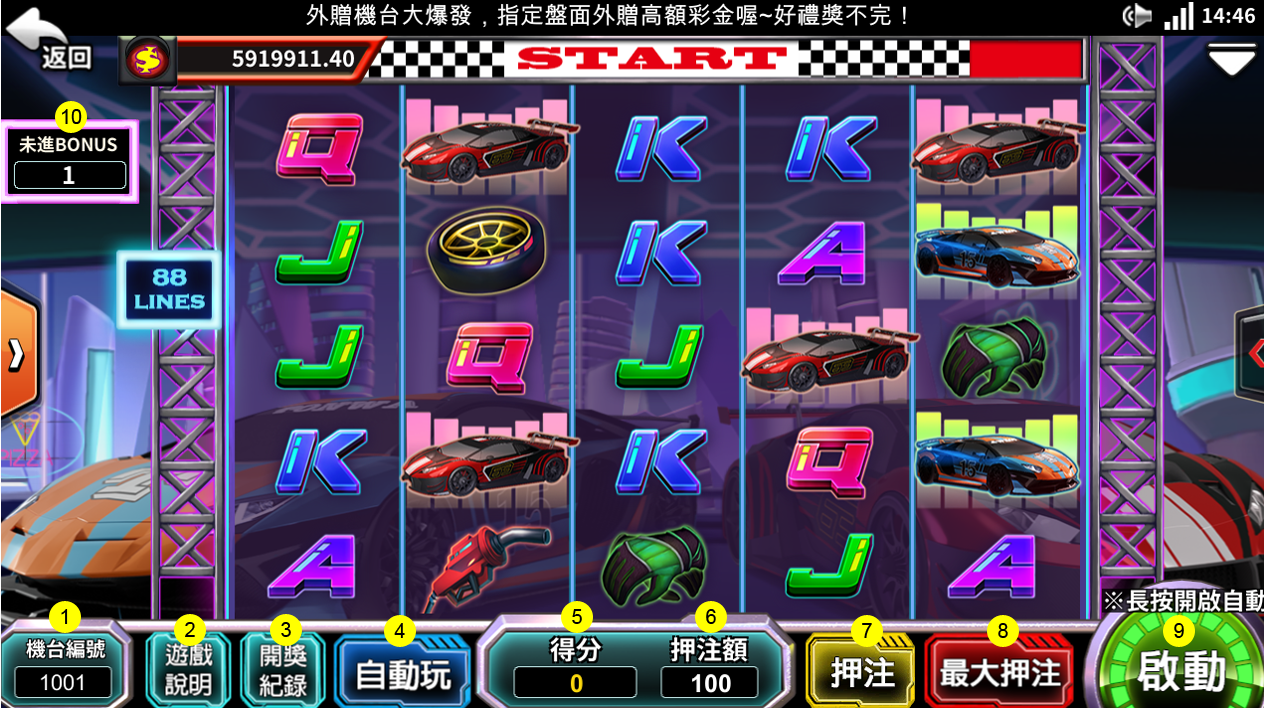Open 遊戲說明 game instructions
The width and height of the screenshot is (1265, 708).
pos(188,669)
